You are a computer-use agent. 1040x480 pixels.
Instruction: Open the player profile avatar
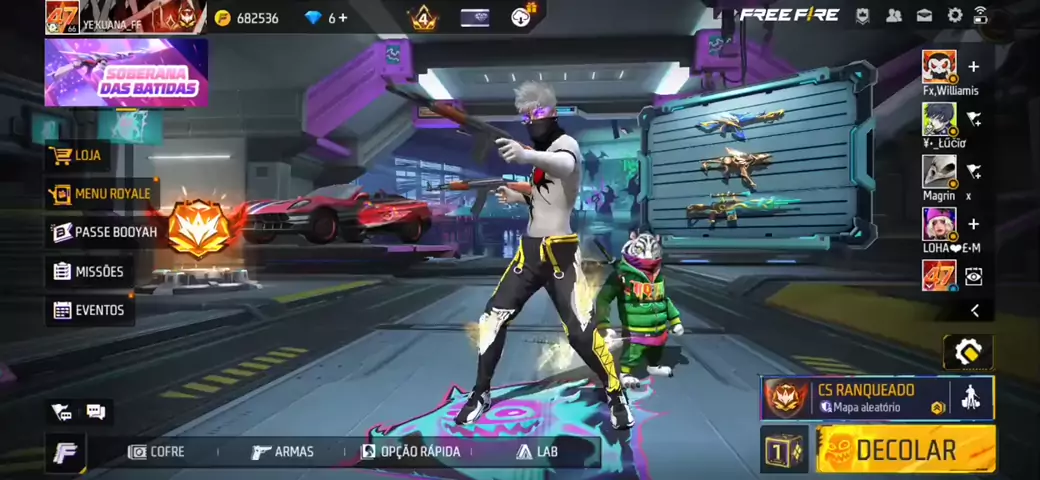point(62,17)
